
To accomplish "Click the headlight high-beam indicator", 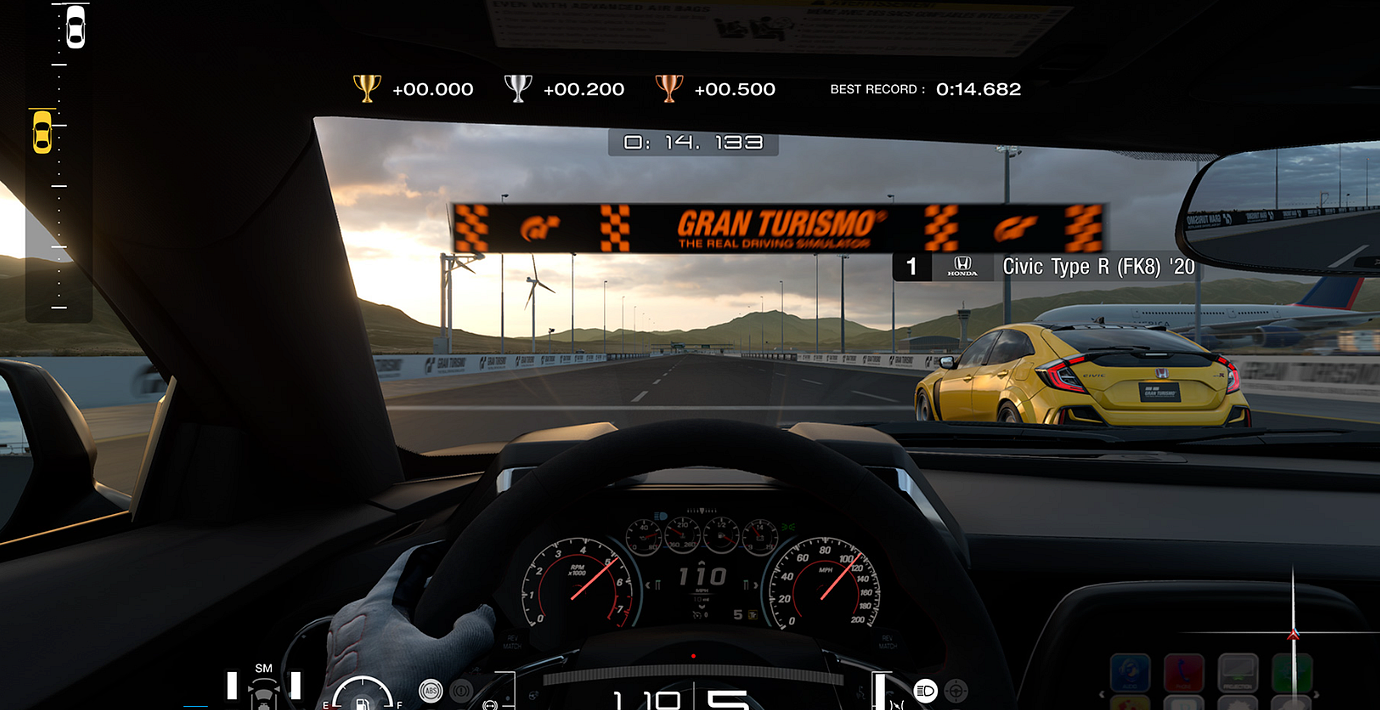I will (x=926, y=690).
